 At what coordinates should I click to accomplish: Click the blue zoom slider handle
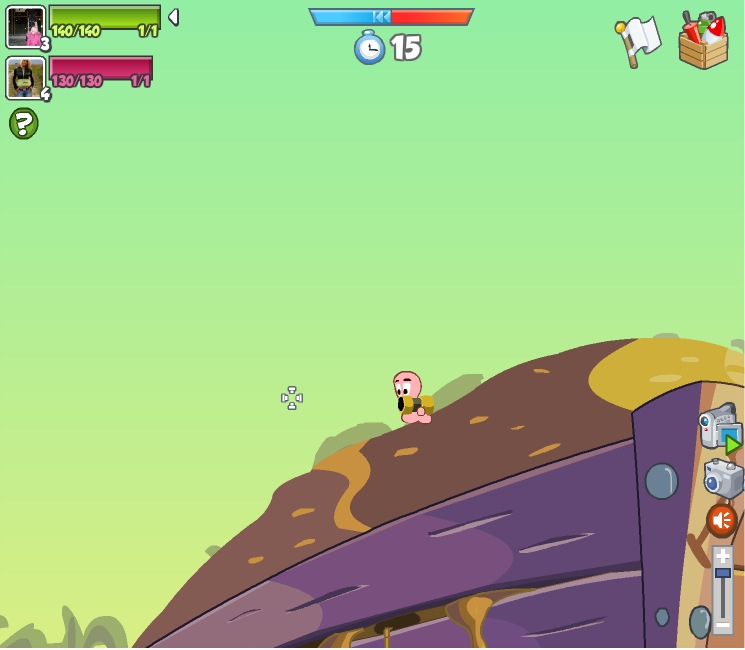pyautogui.click(x=722, y=574)
